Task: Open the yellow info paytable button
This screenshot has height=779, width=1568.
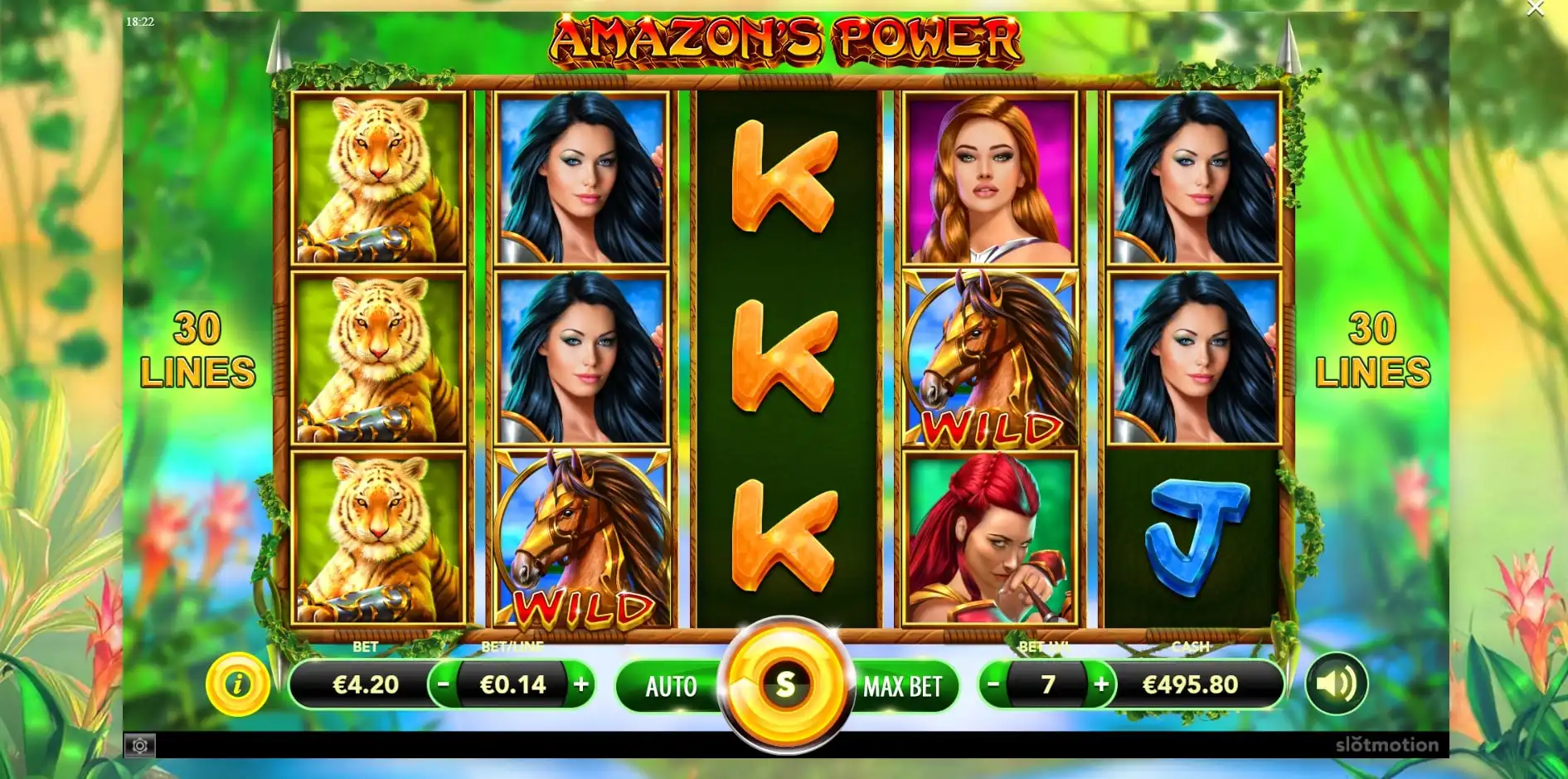Action: 238,684
